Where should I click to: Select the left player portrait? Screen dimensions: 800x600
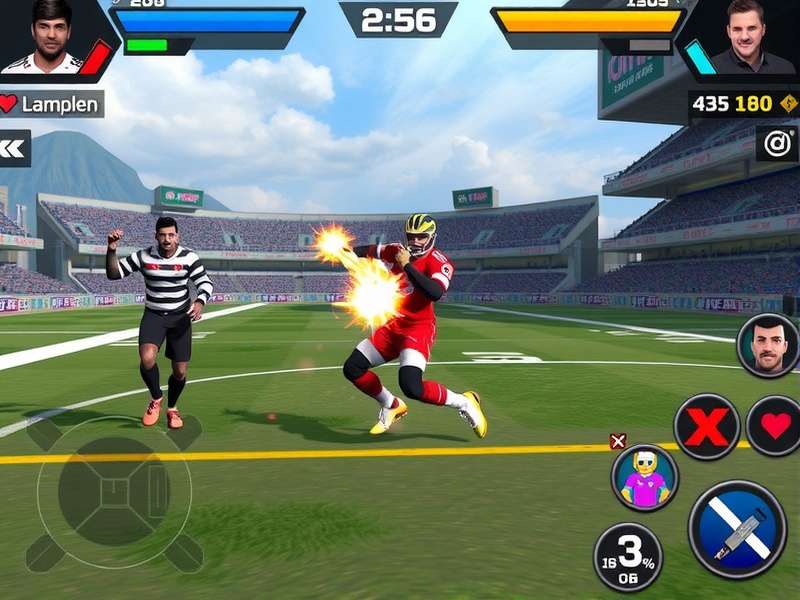[51, 38]
